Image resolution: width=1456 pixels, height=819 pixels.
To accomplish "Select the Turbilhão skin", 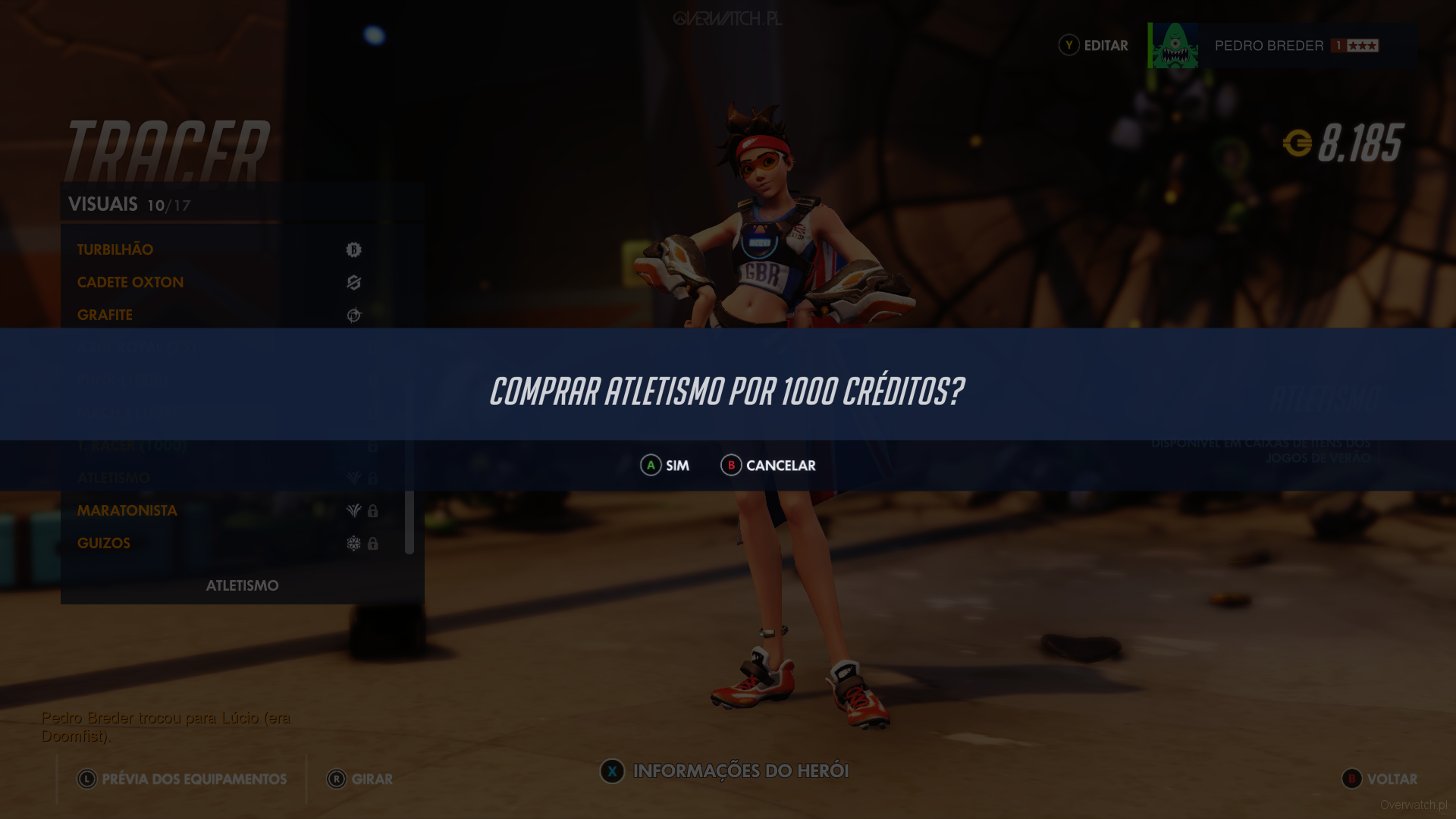I will pos(115,249).
